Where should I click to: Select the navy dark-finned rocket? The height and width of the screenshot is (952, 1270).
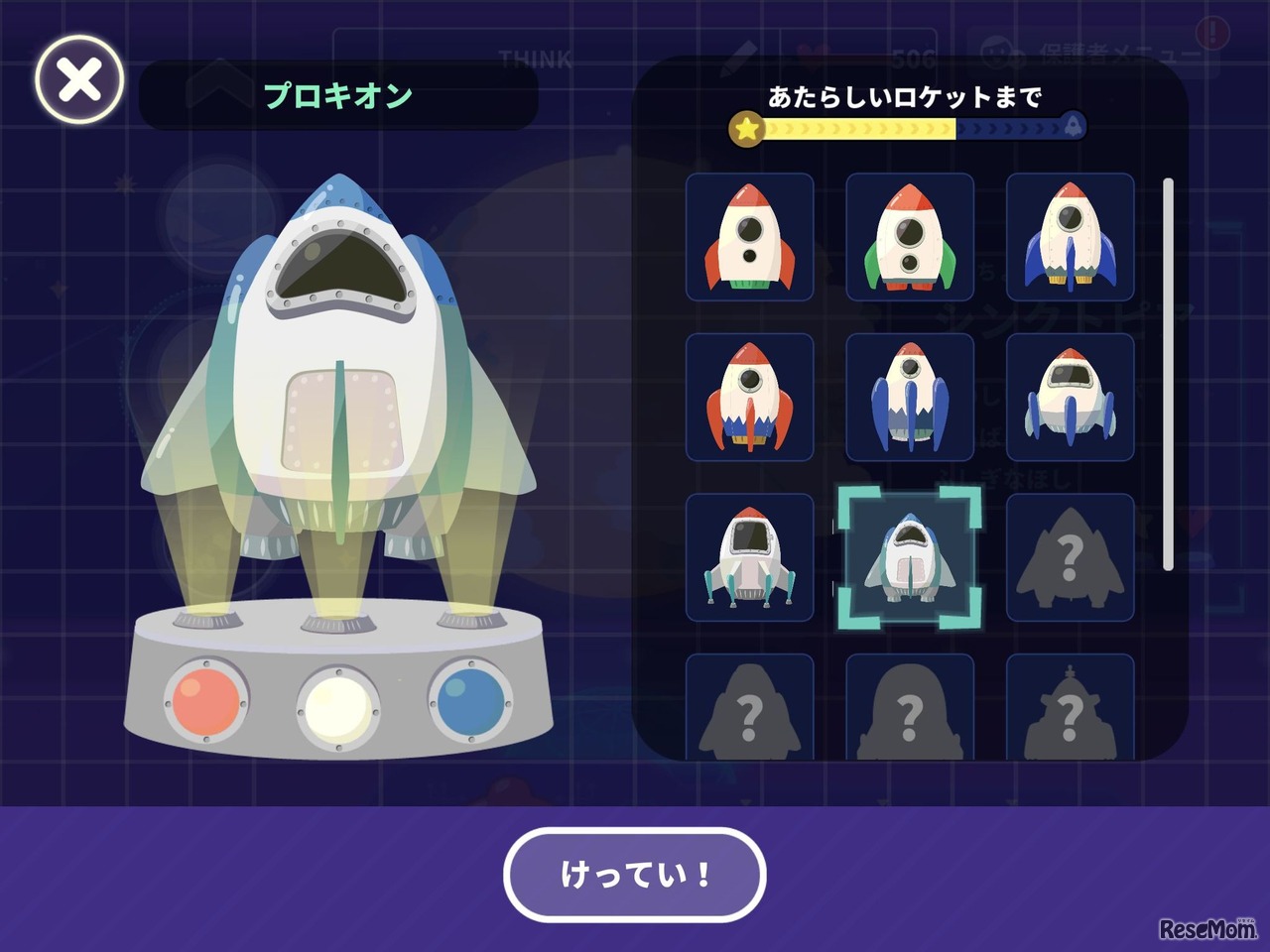(908, 397)
